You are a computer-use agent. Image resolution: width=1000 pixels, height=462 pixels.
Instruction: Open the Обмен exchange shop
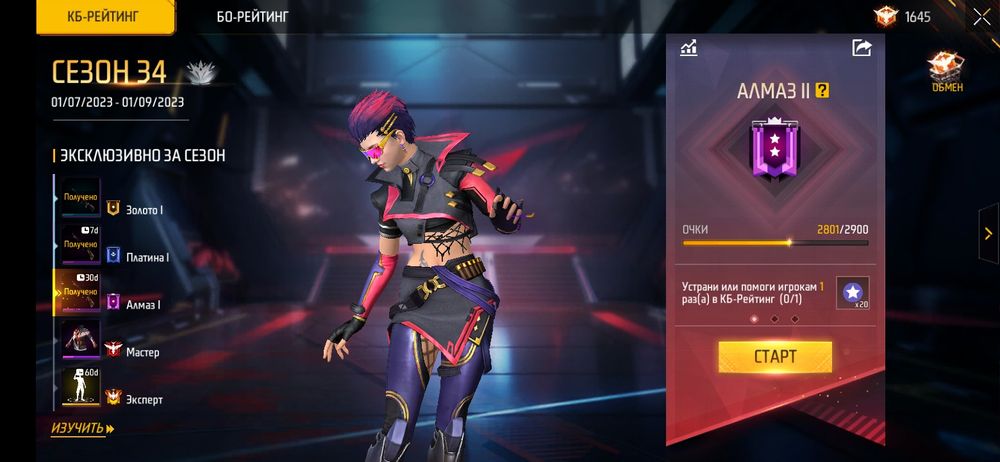(944, 73)
